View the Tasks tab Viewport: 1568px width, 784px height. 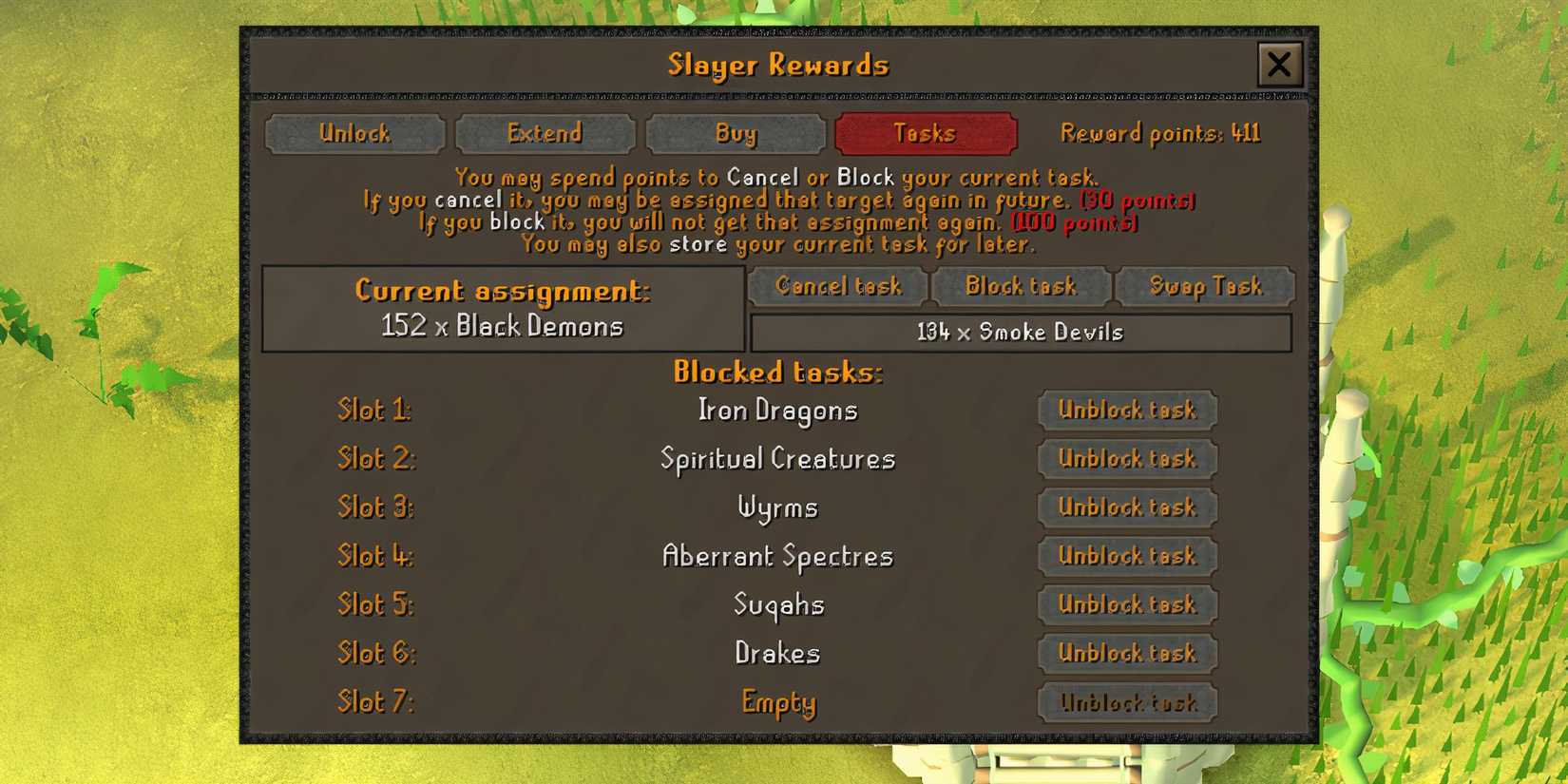click(x=926, y=133)
